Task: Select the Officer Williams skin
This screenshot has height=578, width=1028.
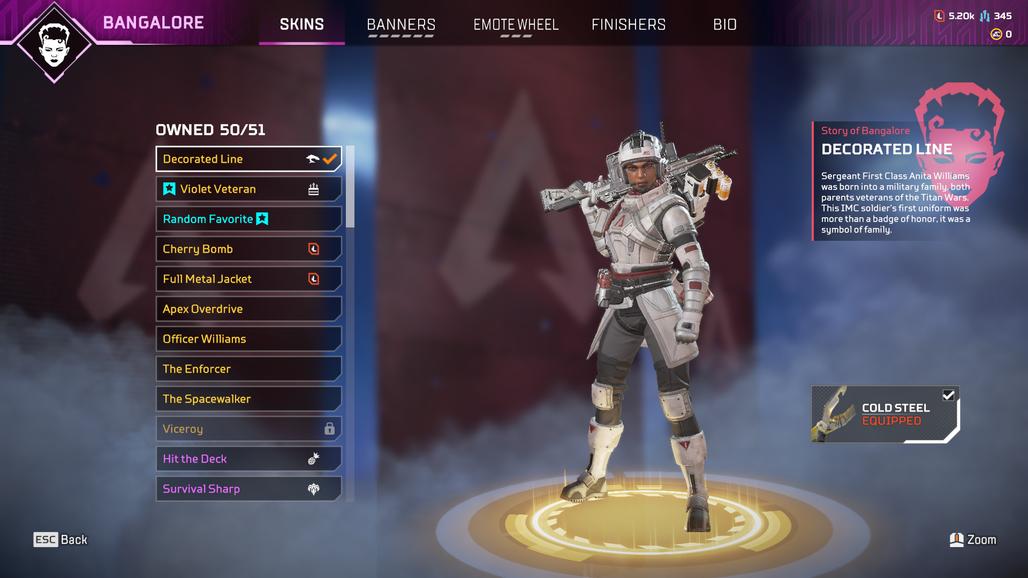Action: pyautogui.click(x=248, y=339)
